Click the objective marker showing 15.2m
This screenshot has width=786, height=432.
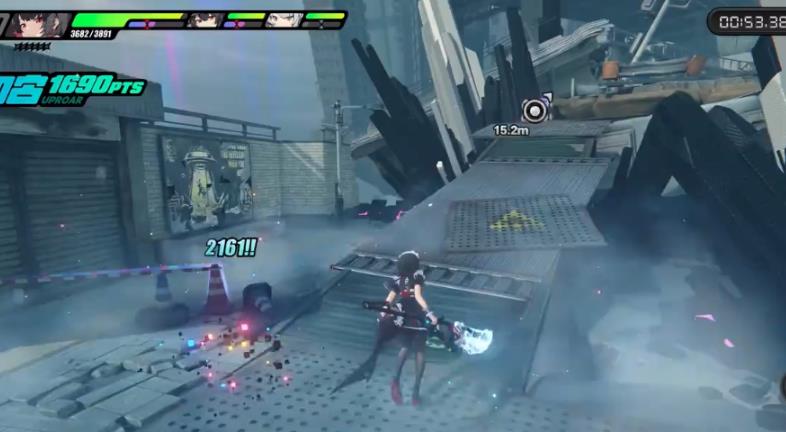537,109
